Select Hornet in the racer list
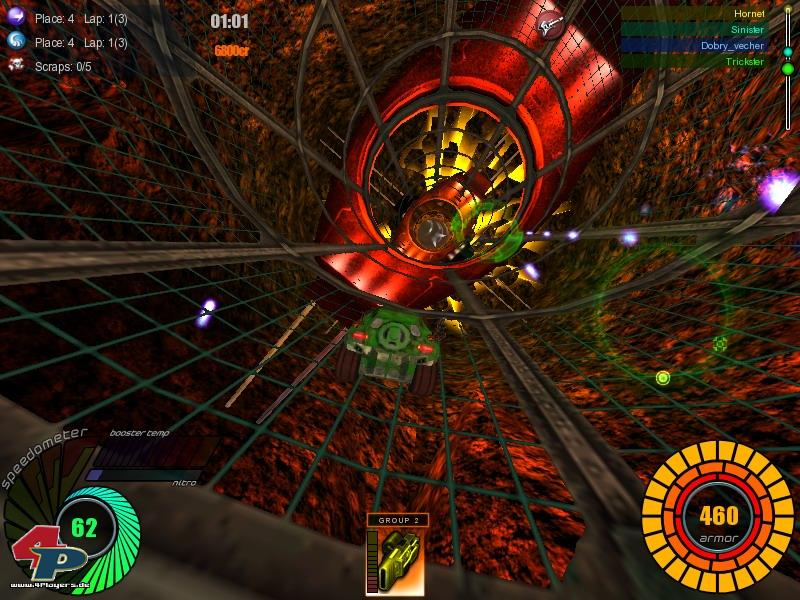 click(749, 14)
